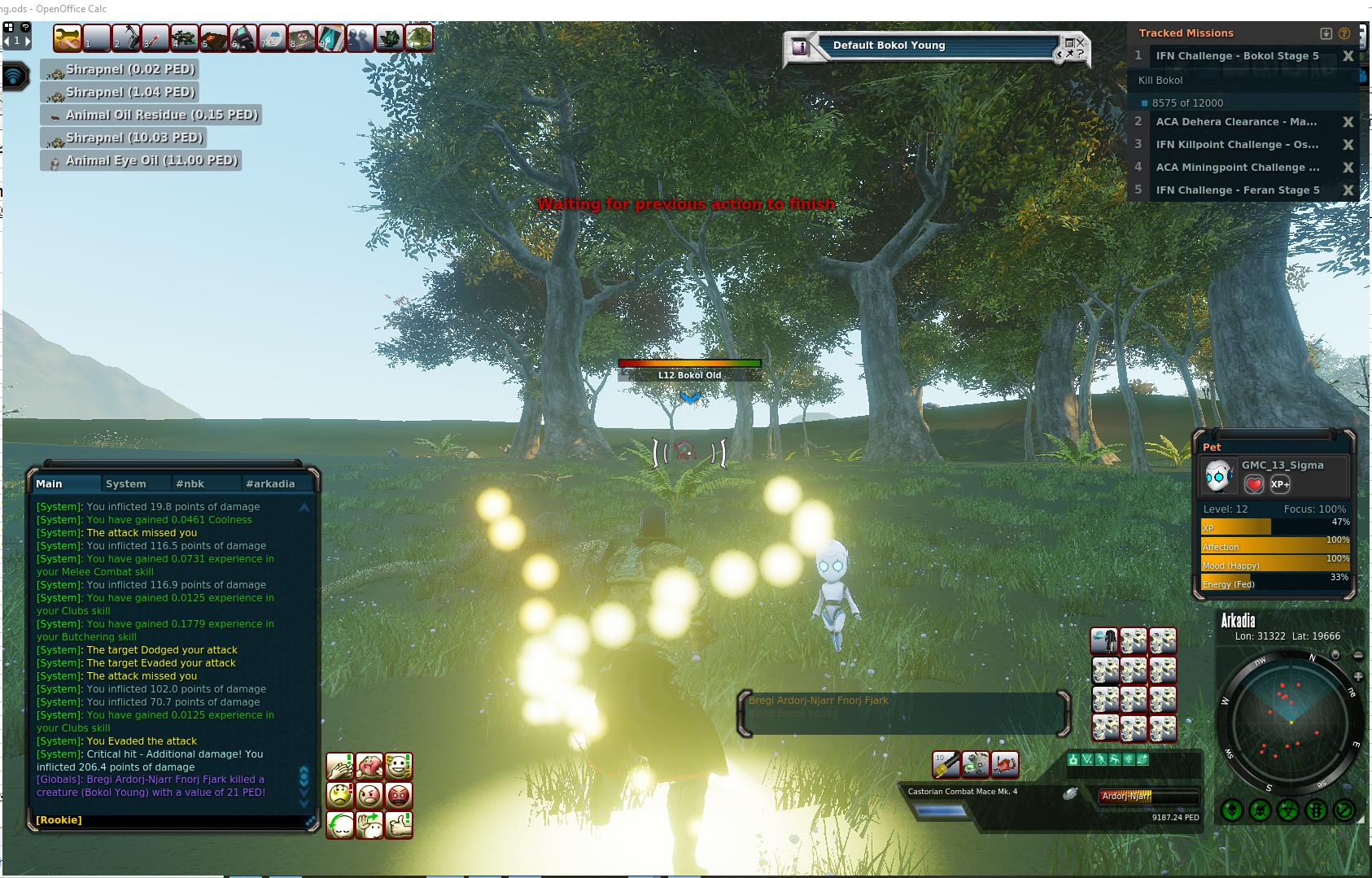Viewport: 1372px width, 878px height.
Task: Trigger the thumbs up emote
Action: coord(398,824)
